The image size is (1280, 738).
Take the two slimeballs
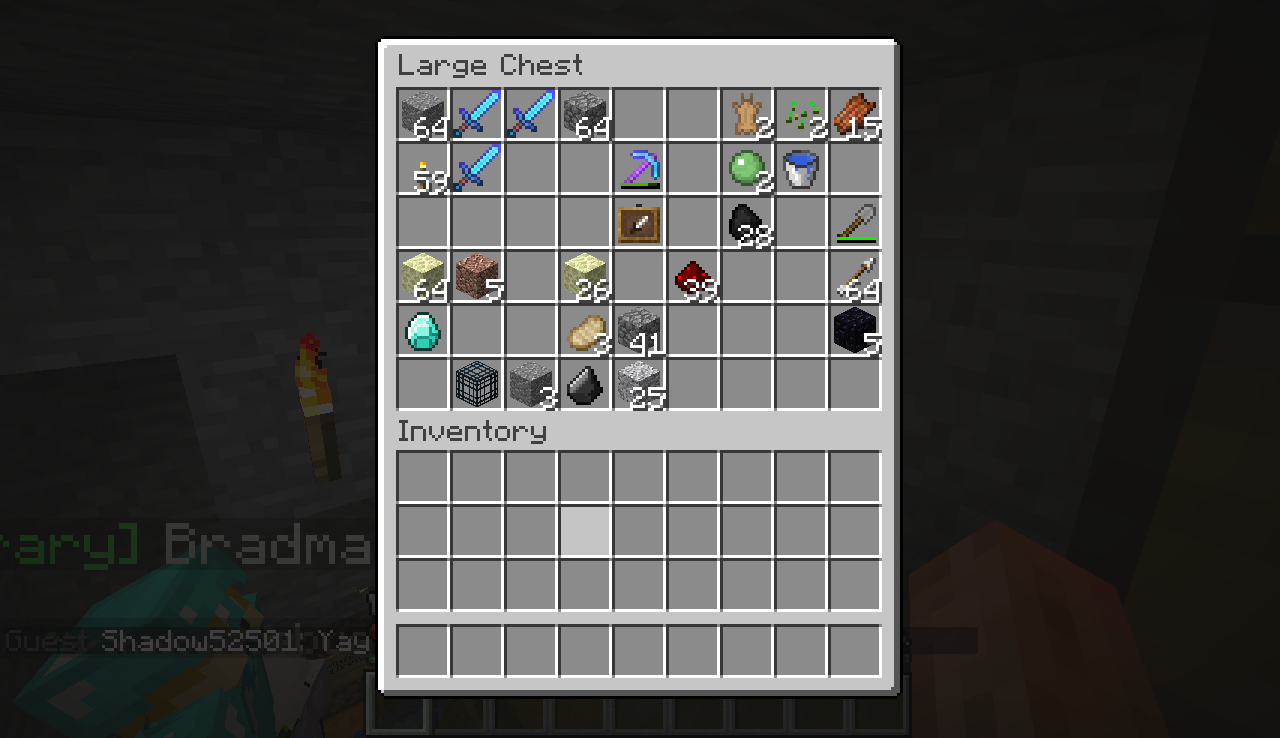click(x=747, y=168)
